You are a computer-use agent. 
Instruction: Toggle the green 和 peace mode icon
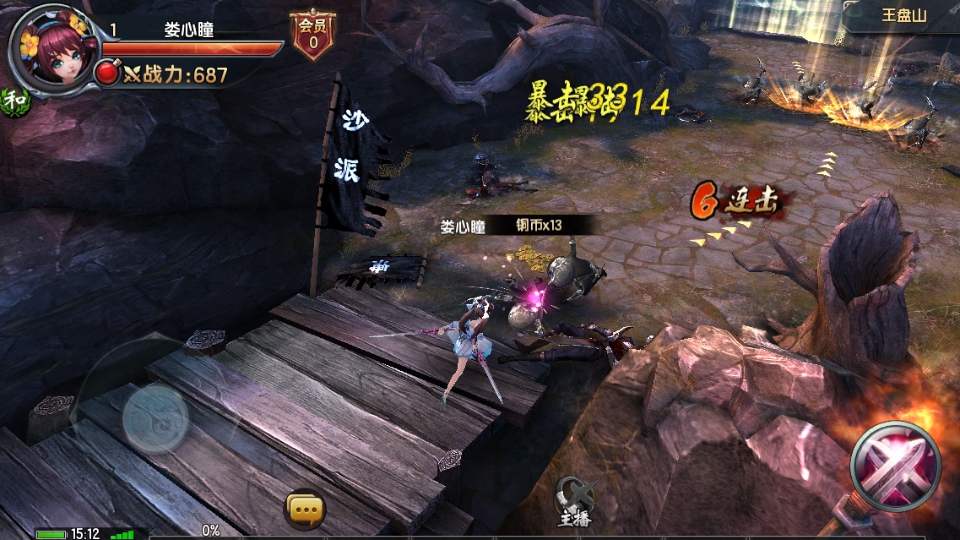click(x=15, y=100)
